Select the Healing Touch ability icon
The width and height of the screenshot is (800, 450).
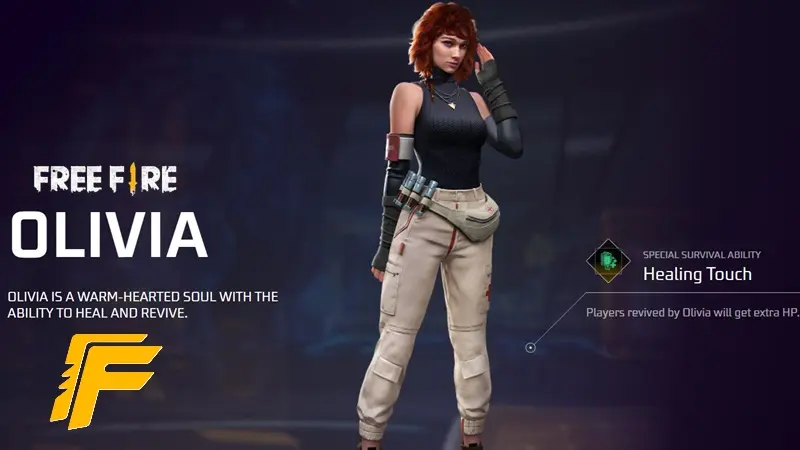(608, 261)
